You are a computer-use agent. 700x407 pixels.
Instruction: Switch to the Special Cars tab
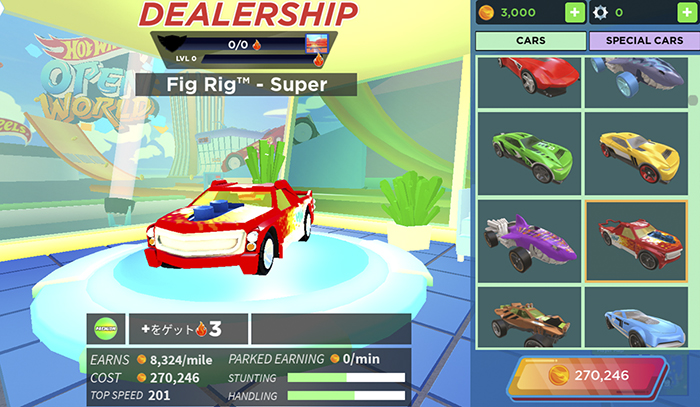(x=637, y=41)
